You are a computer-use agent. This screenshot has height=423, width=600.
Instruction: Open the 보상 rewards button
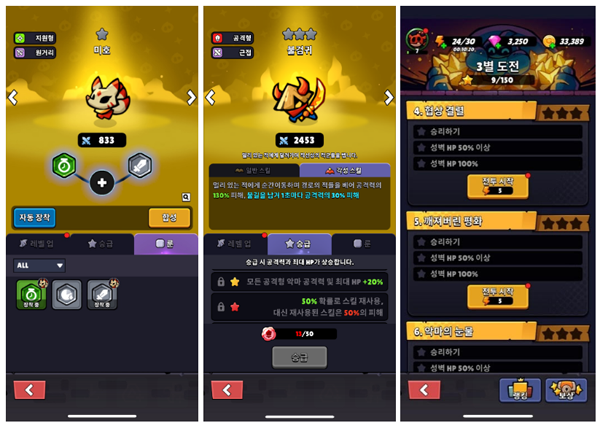[x=566, y=390]
